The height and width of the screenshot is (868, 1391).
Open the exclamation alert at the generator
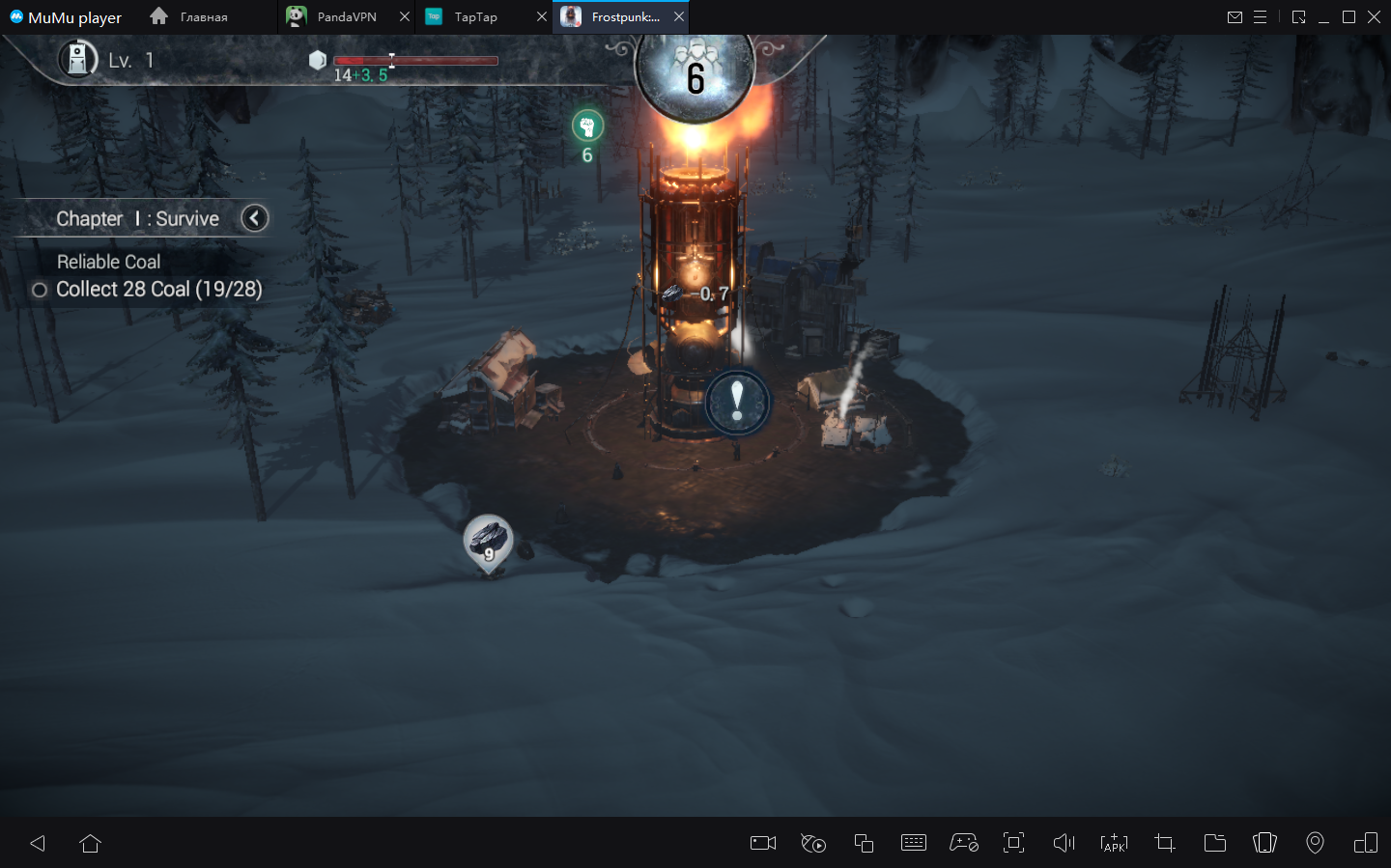[x=737, y=402]
